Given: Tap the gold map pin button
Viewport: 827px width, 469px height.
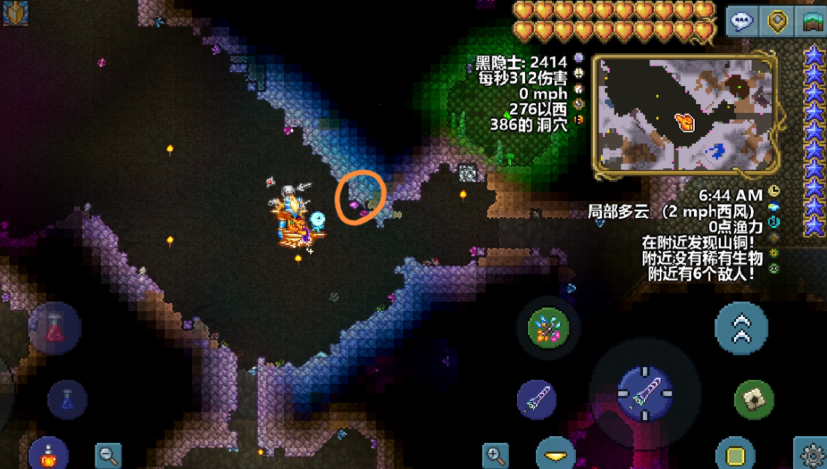Looking at the screenshot, I should pyautogui.click(x=777, y=20).
